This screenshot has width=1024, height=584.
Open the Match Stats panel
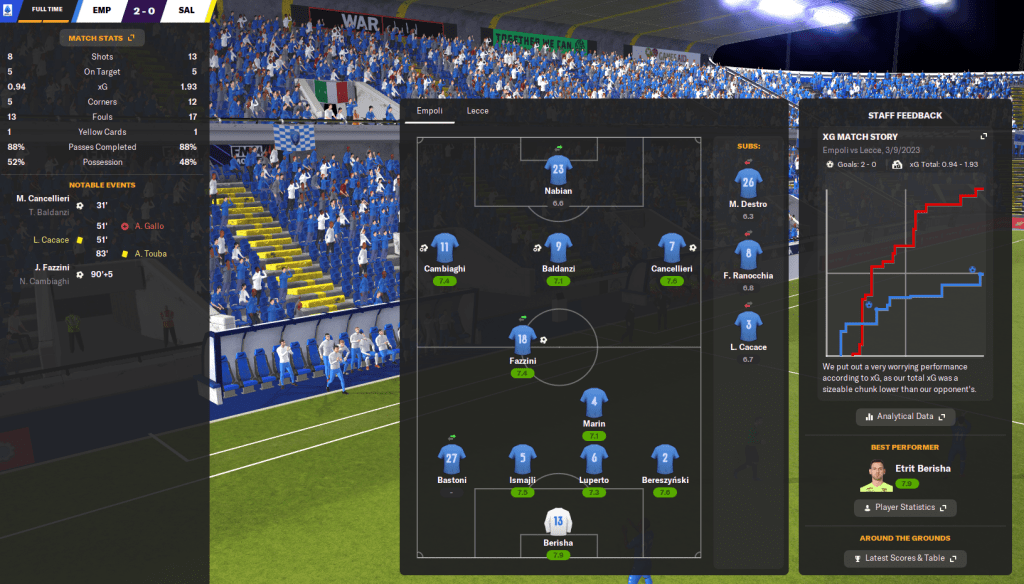tap(102, 38)
